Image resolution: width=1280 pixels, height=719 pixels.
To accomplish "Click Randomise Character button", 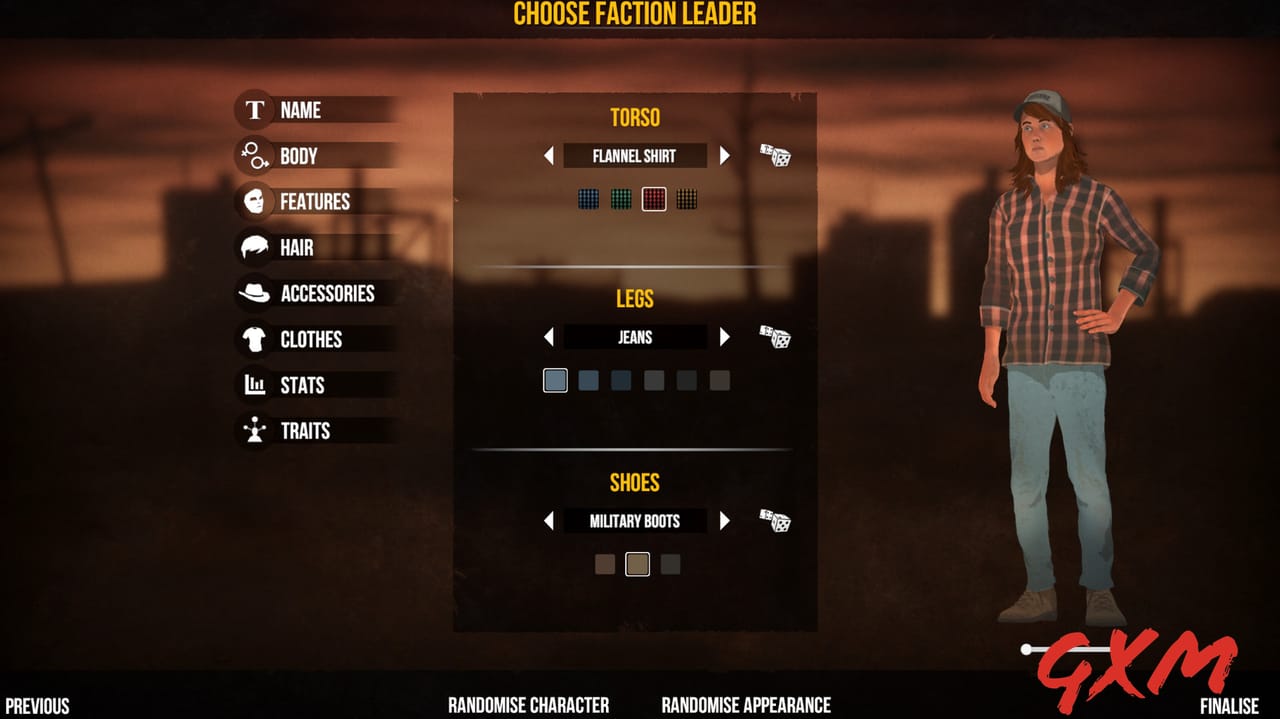I will pyautogui.click(x=528, y=705).
